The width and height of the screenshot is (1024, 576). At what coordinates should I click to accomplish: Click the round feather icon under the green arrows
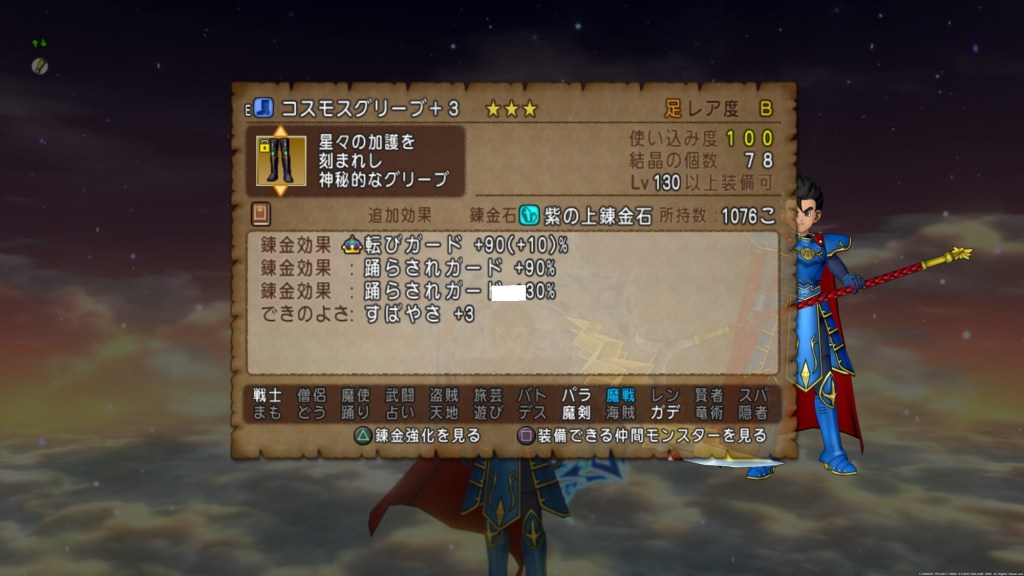coord(39,66)
